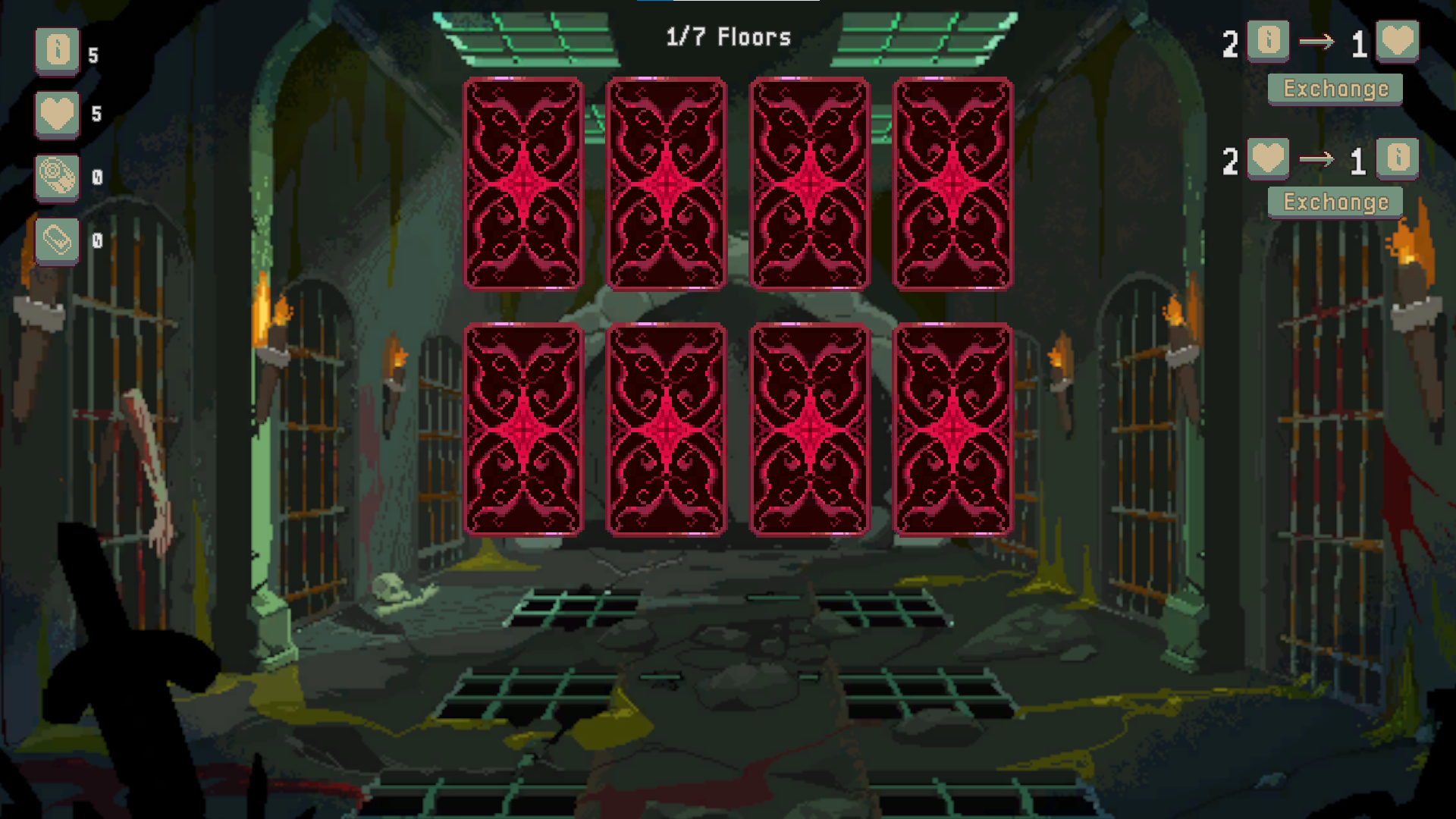This screenshot has height=819, width=1456.
Task: Flip the bottom-left face-down card
Action: 523,430
